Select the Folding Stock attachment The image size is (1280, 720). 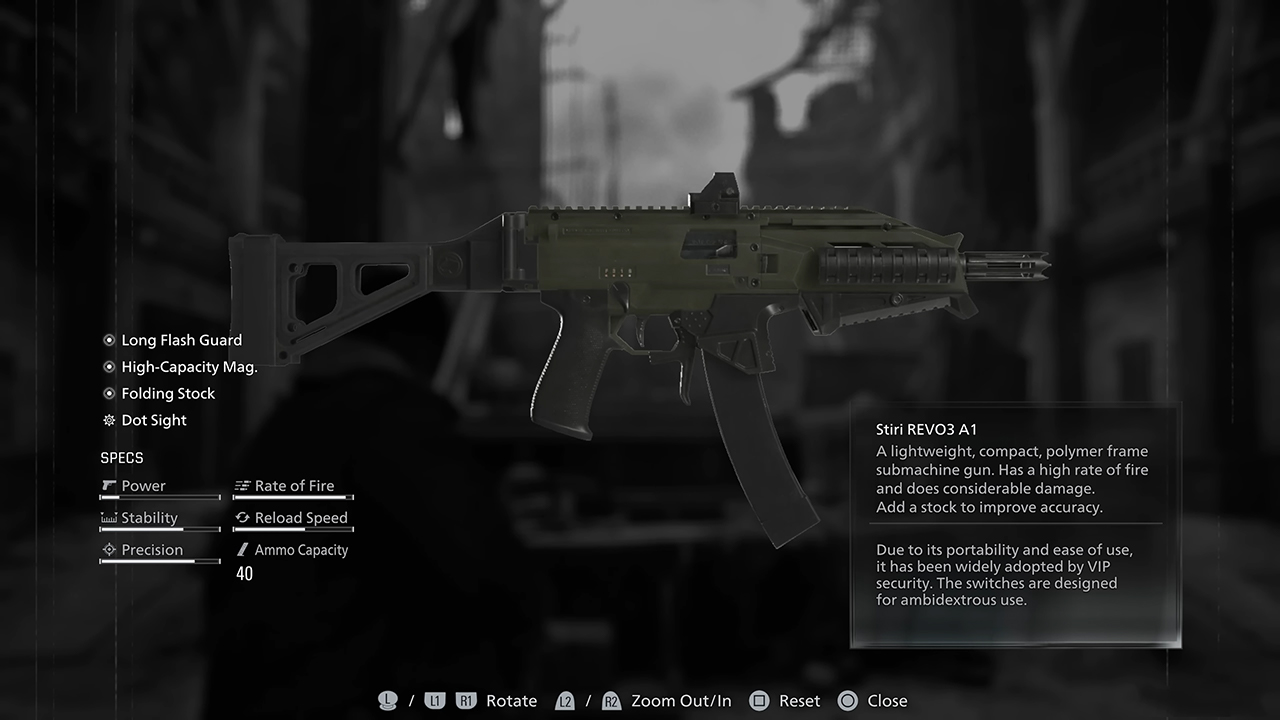click(x=168, y=394)
